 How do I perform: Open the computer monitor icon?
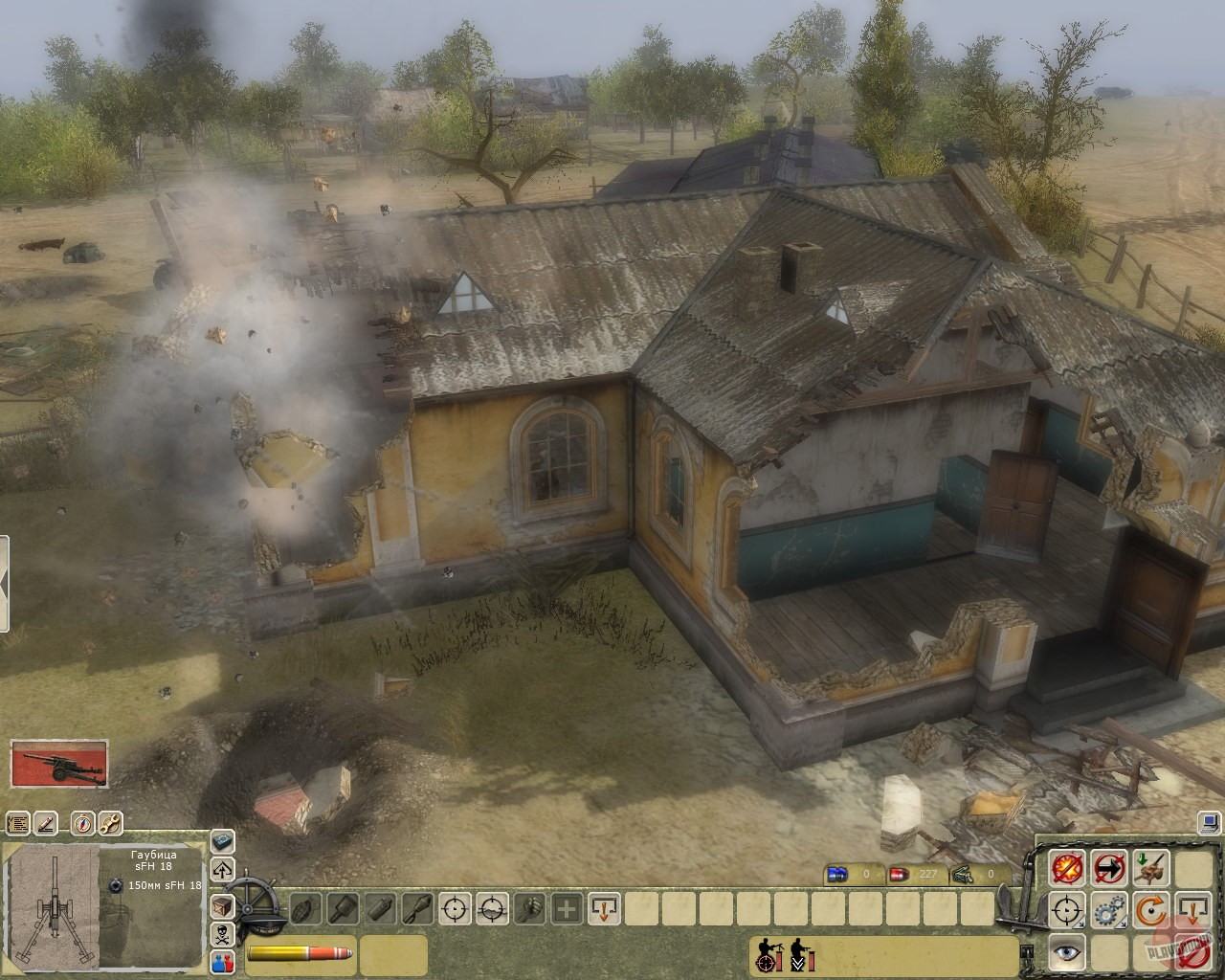click(x=1211, y=821)
